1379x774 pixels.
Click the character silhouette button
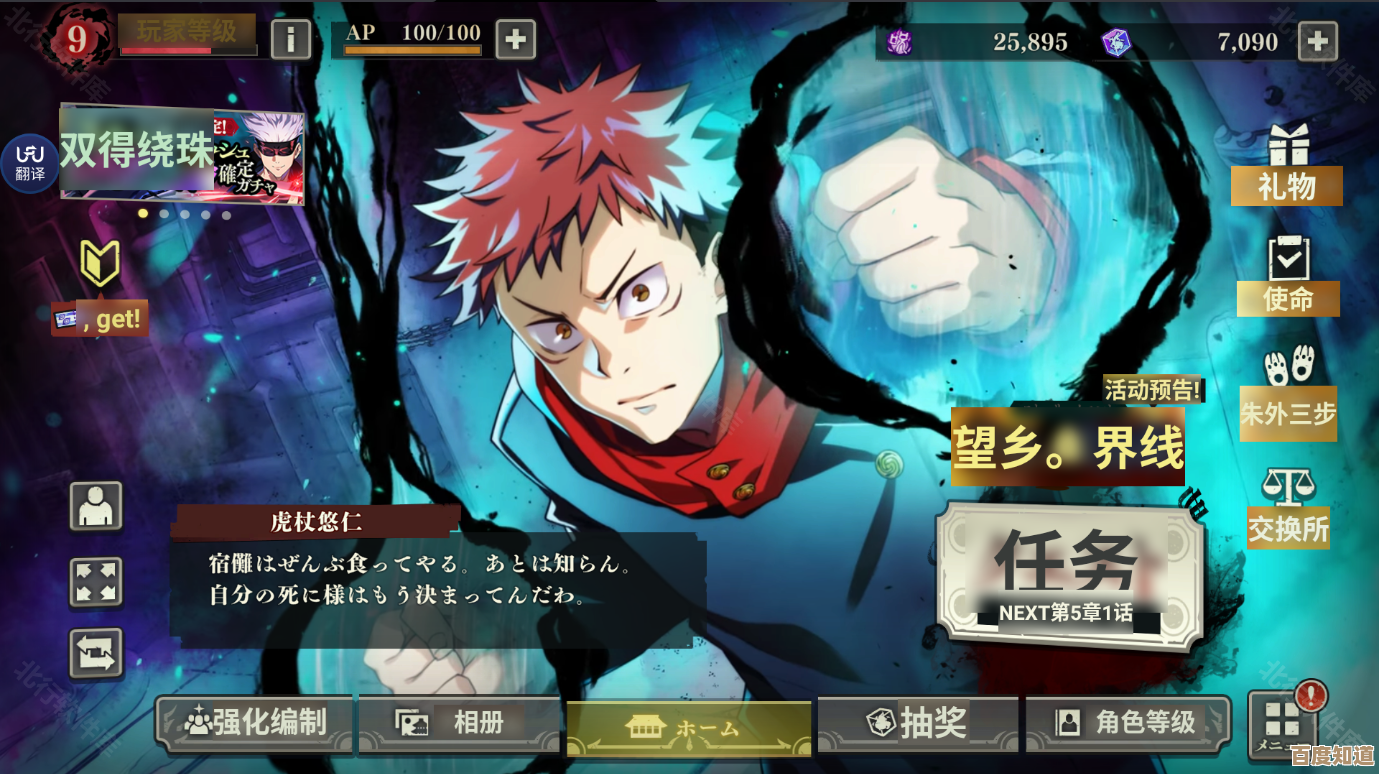96,506
